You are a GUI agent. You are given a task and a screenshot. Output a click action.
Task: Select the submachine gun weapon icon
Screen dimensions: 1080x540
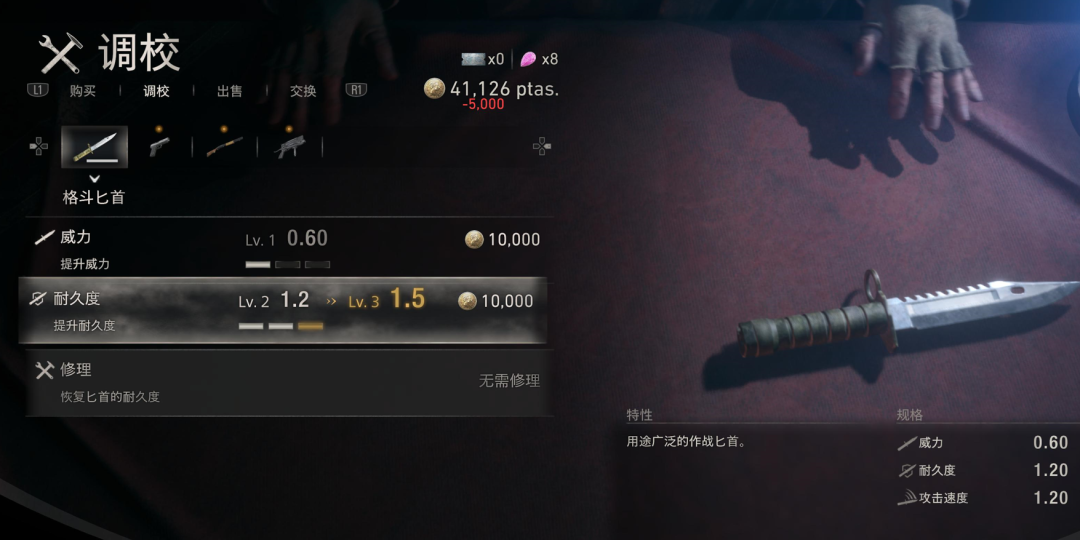[290, 147]
